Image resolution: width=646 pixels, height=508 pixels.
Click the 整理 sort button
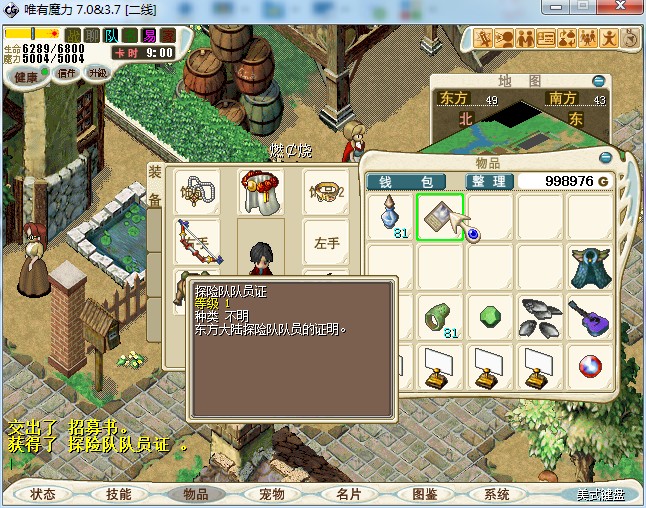click(489, 181)
